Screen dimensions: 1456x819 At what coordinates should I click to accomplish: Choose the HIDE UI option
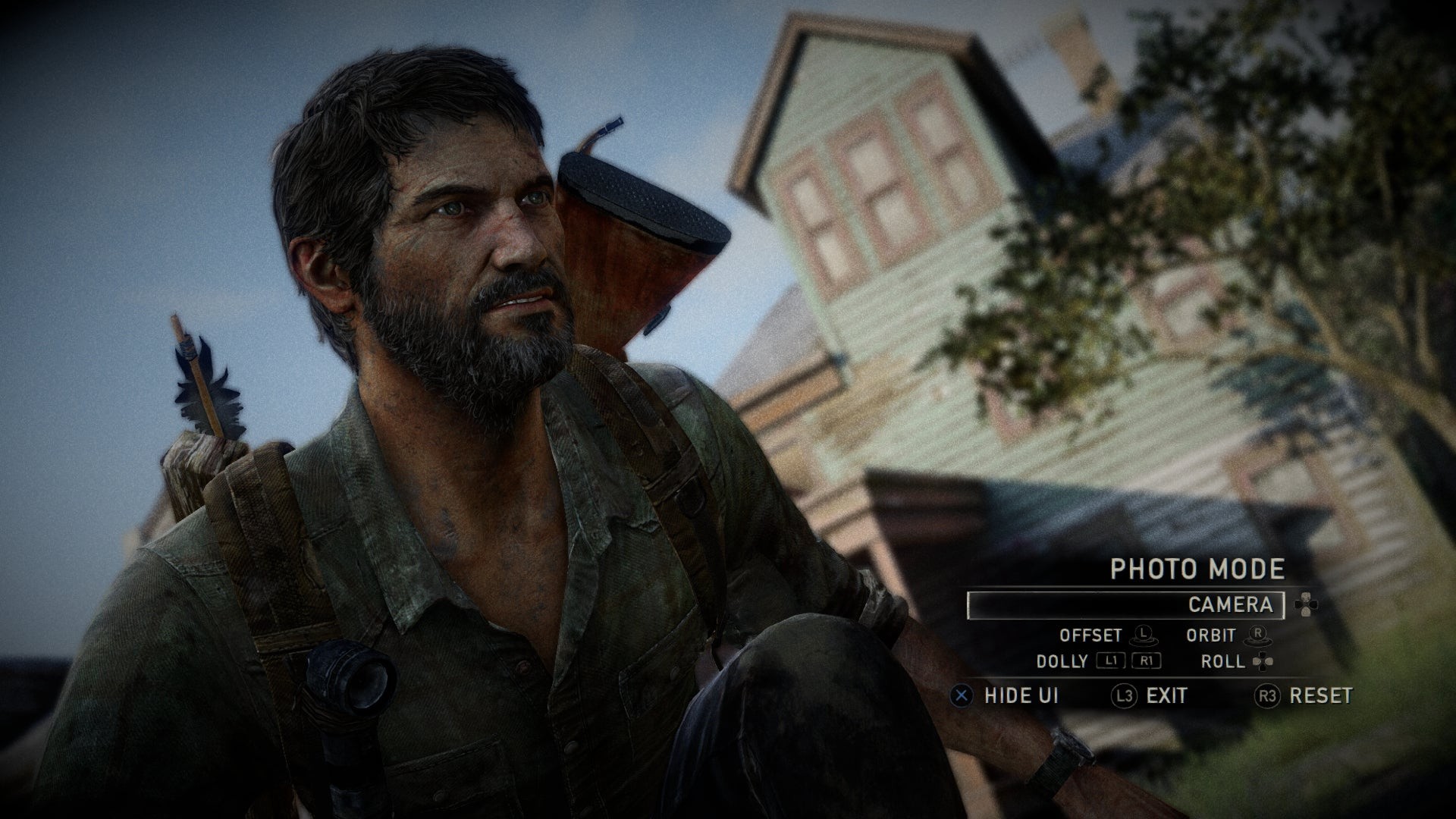click(1020, 695)
